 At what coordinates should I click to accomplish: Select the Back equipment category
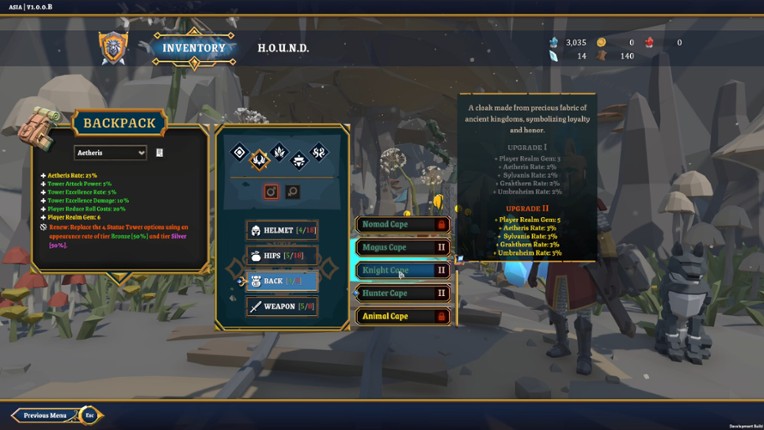pos(282,281)
